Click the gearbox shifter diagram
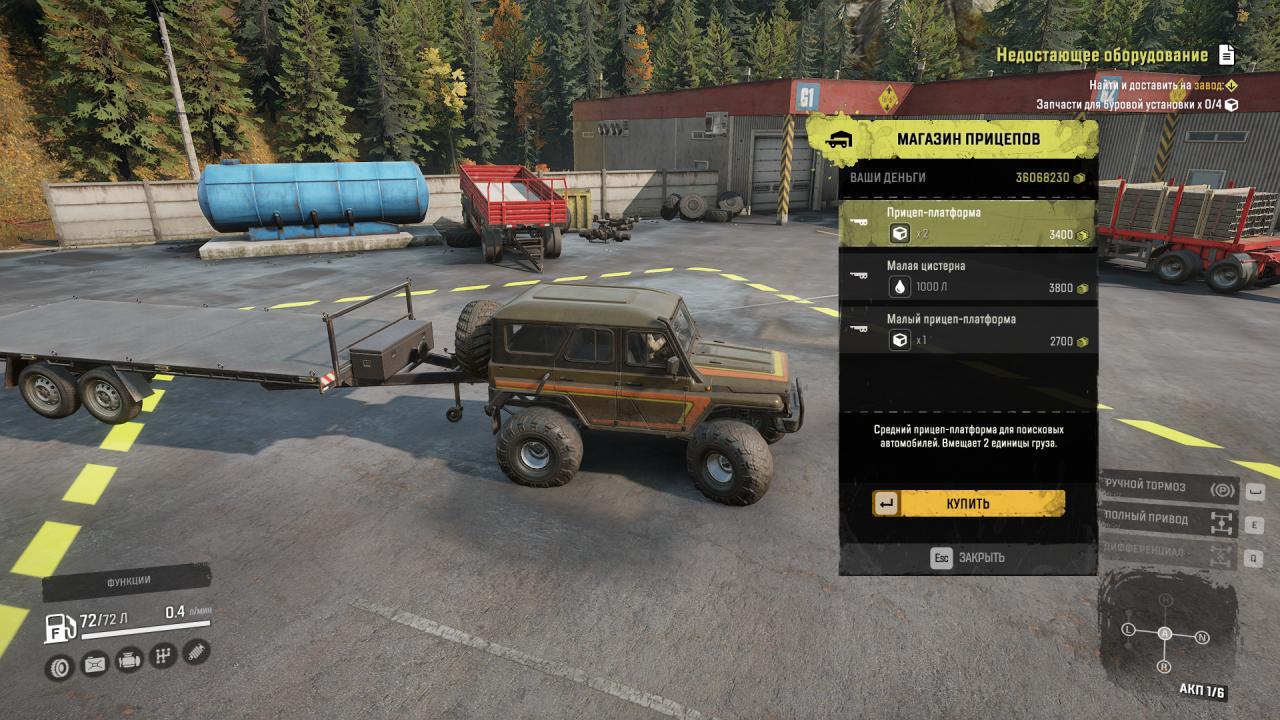 pos(1165,634)
